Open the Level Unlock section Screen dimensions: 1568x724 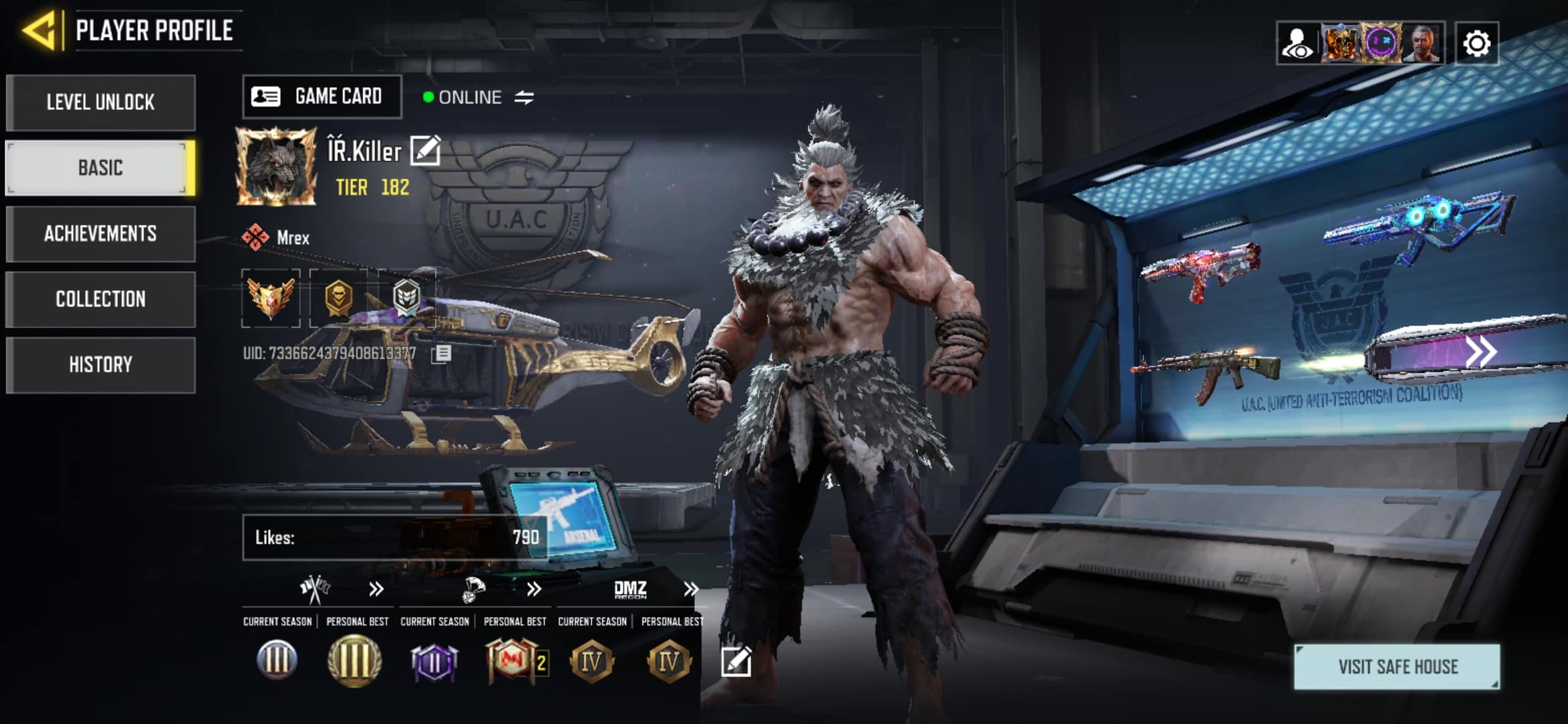click(101, 102)
